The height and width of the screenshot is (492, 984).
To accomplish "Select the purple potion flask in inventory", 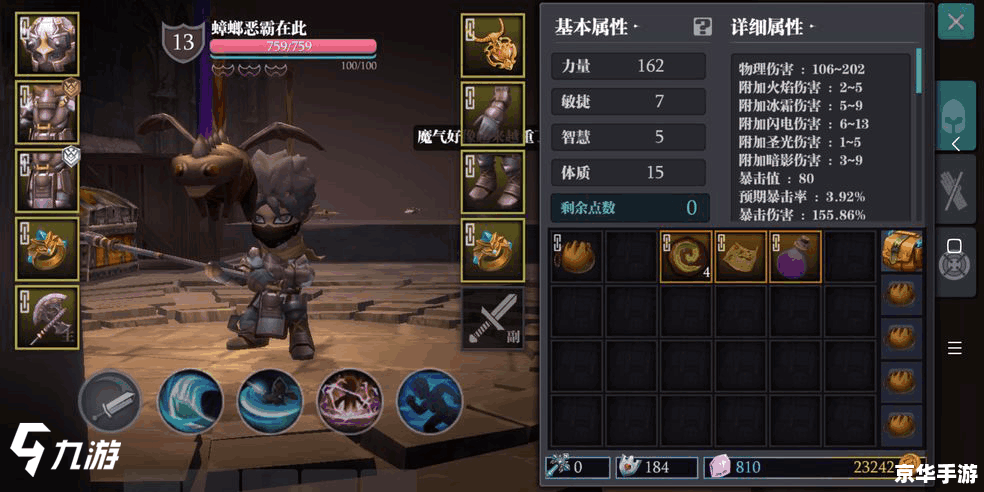I will [x=795, y=256].
